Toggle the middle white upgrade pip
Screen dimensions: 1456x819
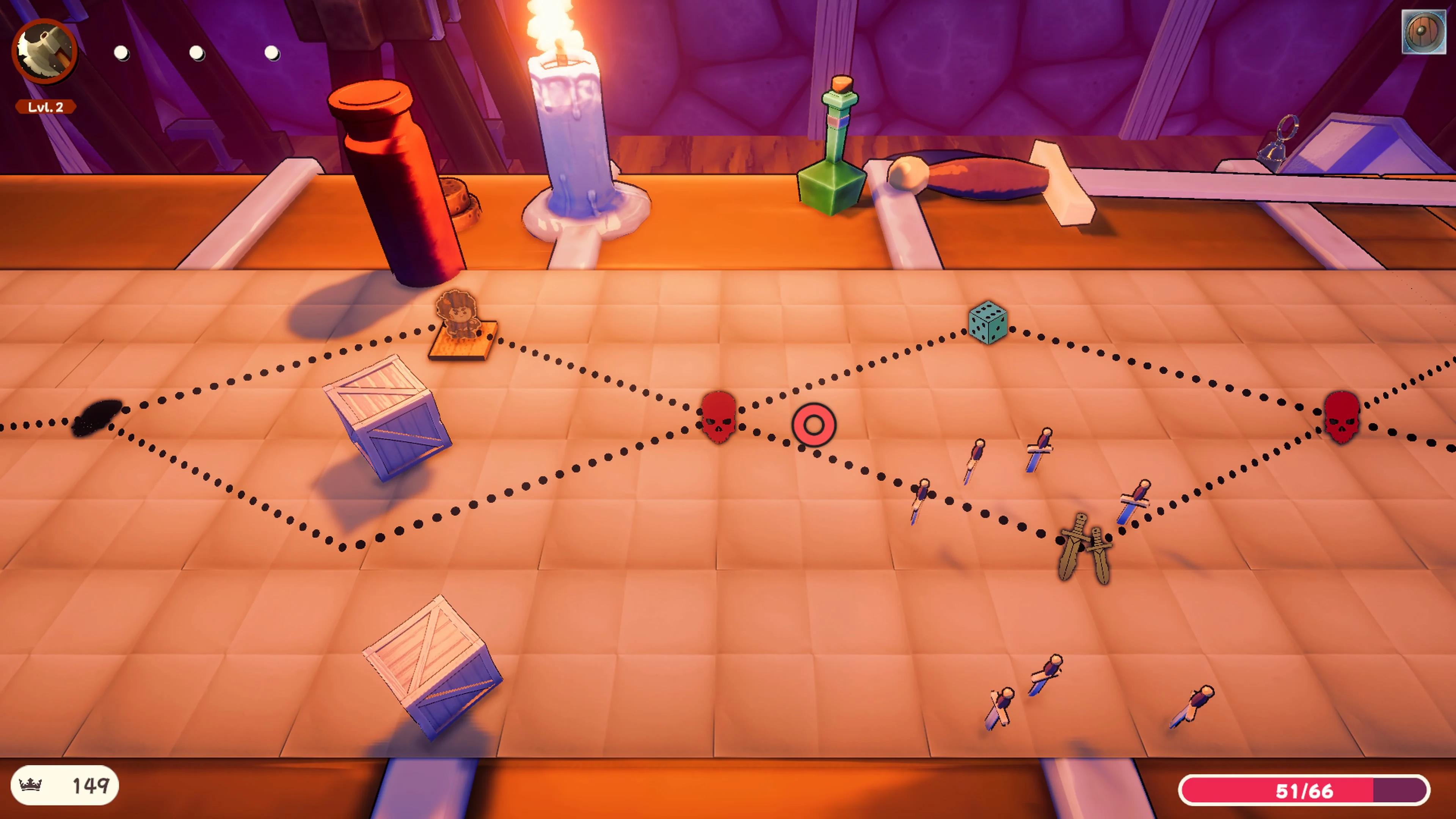[197, 53]
